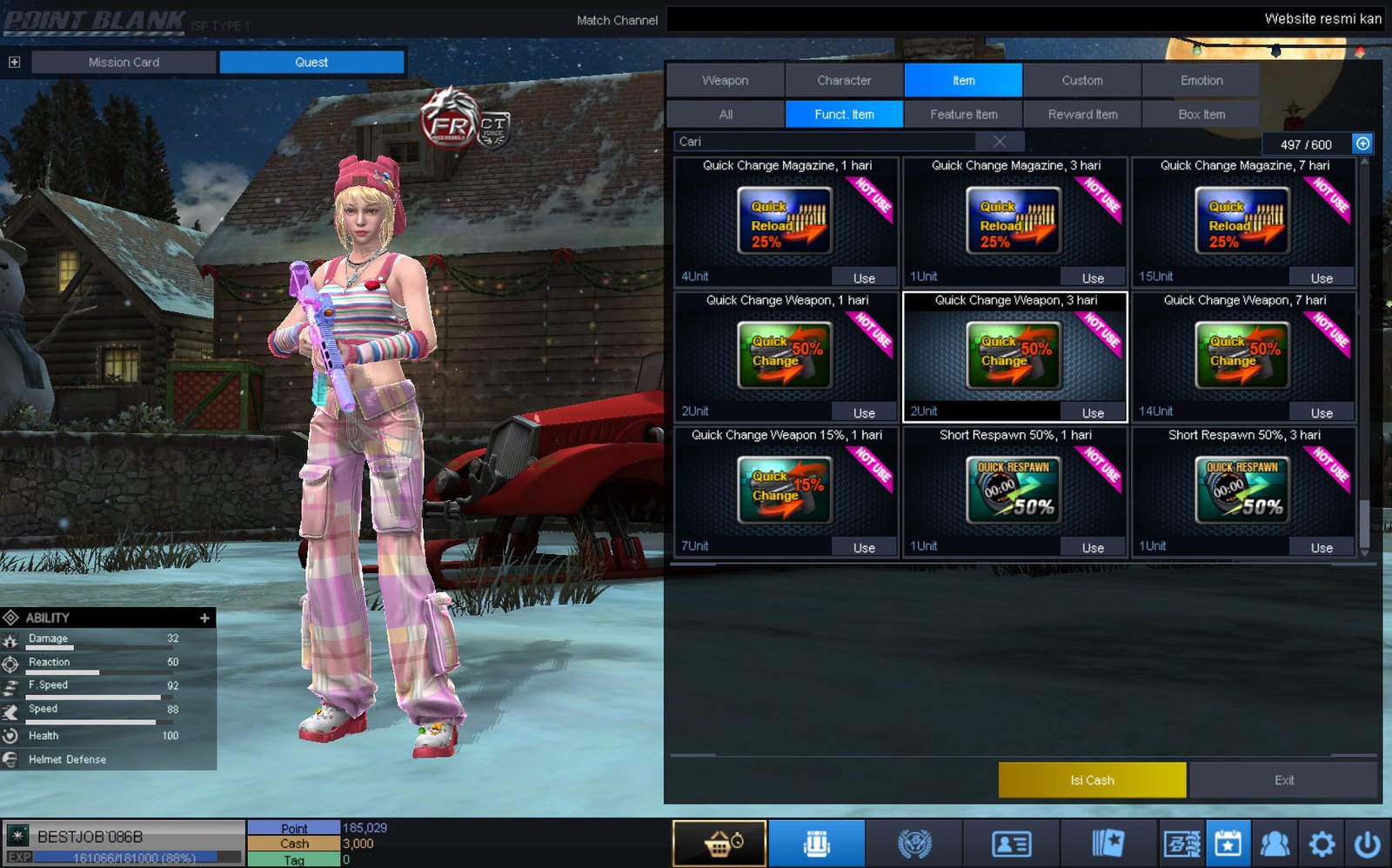
Task: Open the settings gear icon
Action: [x=1322, y=844]
